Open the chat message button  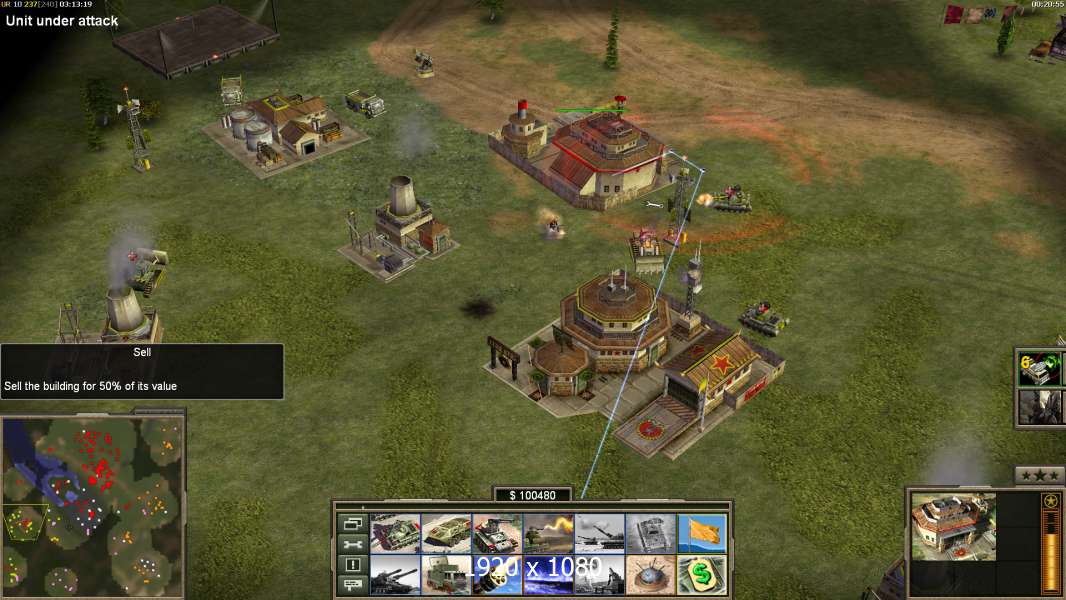[x=352, y=586]
